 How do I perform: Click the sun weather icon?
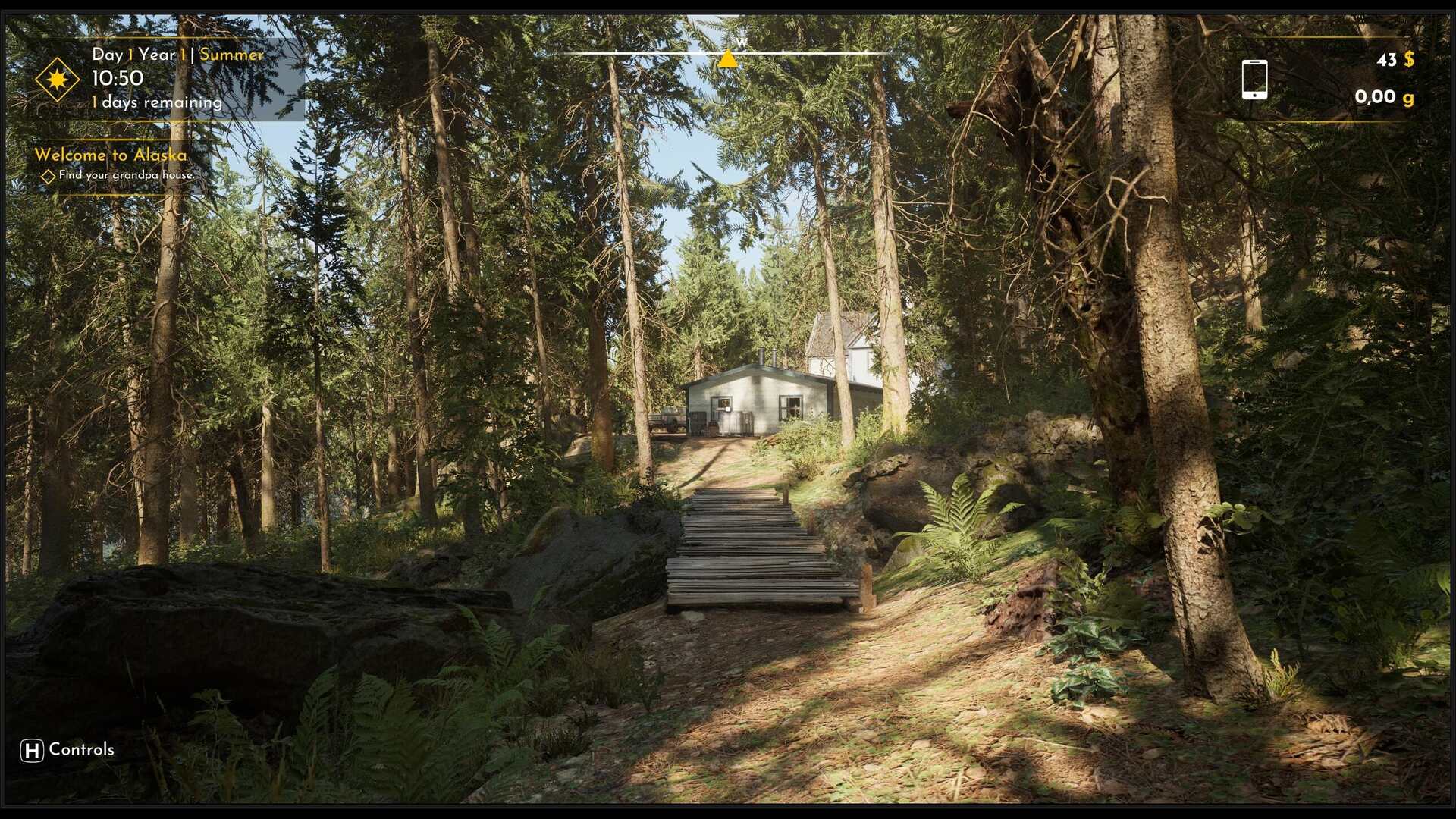(57, 79)
